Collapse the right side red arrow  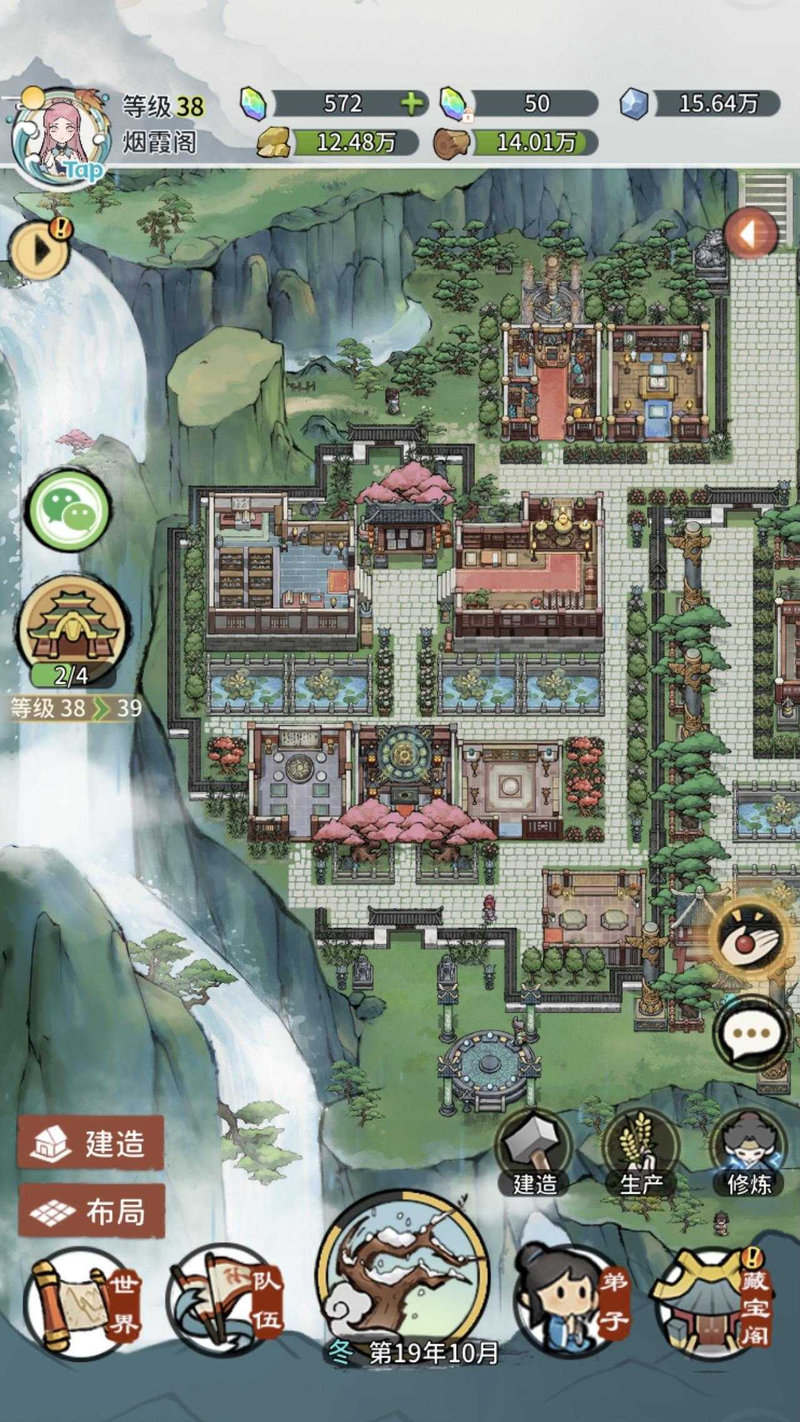tap(750, 235)
